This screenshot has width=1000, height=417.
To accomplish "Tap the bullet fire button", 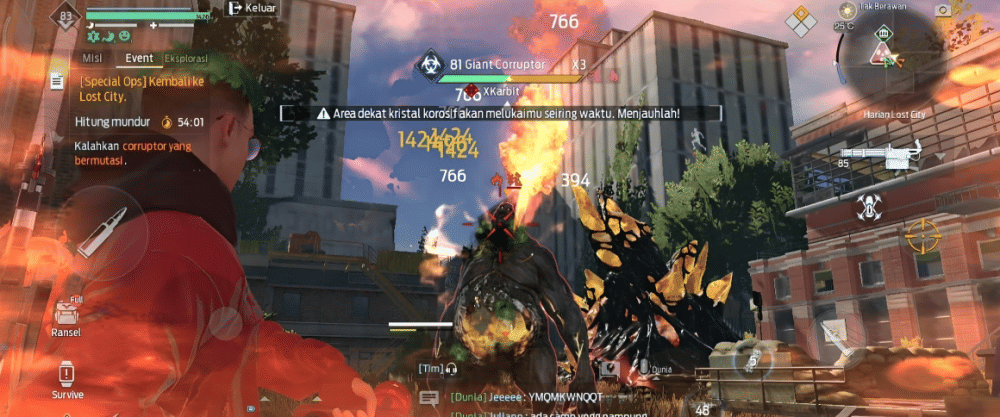I will pos(106,230).
